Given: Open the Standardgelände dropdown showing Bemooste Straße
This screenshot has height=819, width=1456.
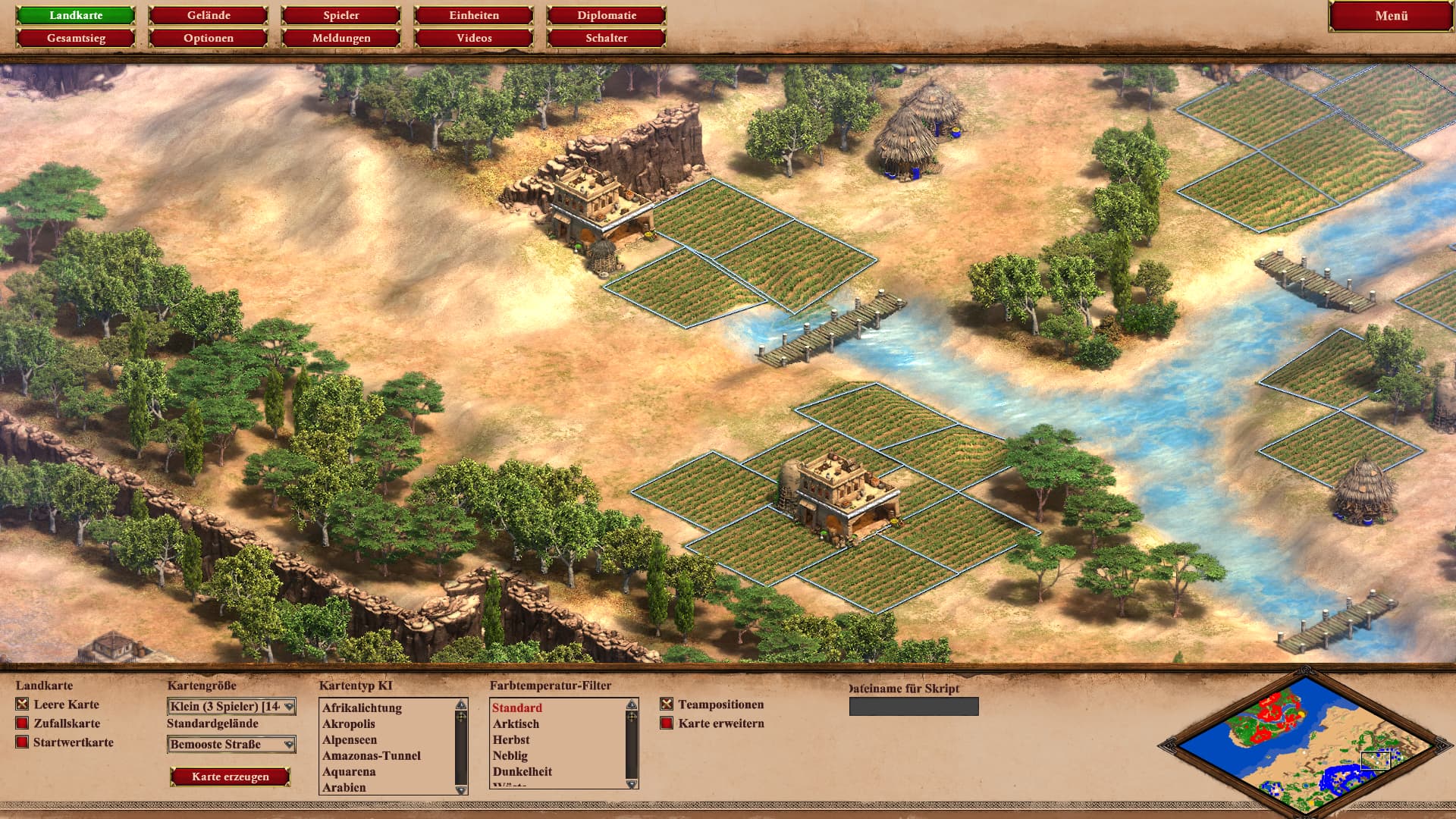Looking at the screenshot, I should (x=231, y=745).
